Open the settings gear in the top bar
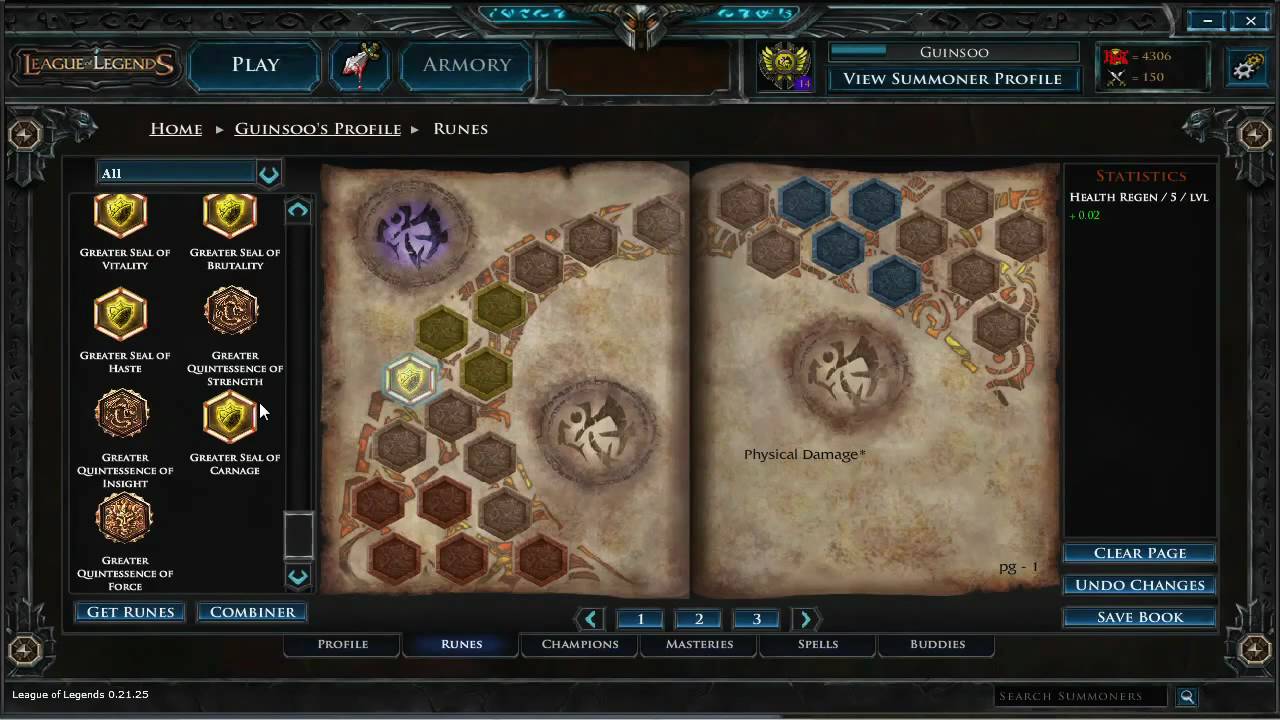This screenshot has height=720, width=1280. [x=1245, y=65]
